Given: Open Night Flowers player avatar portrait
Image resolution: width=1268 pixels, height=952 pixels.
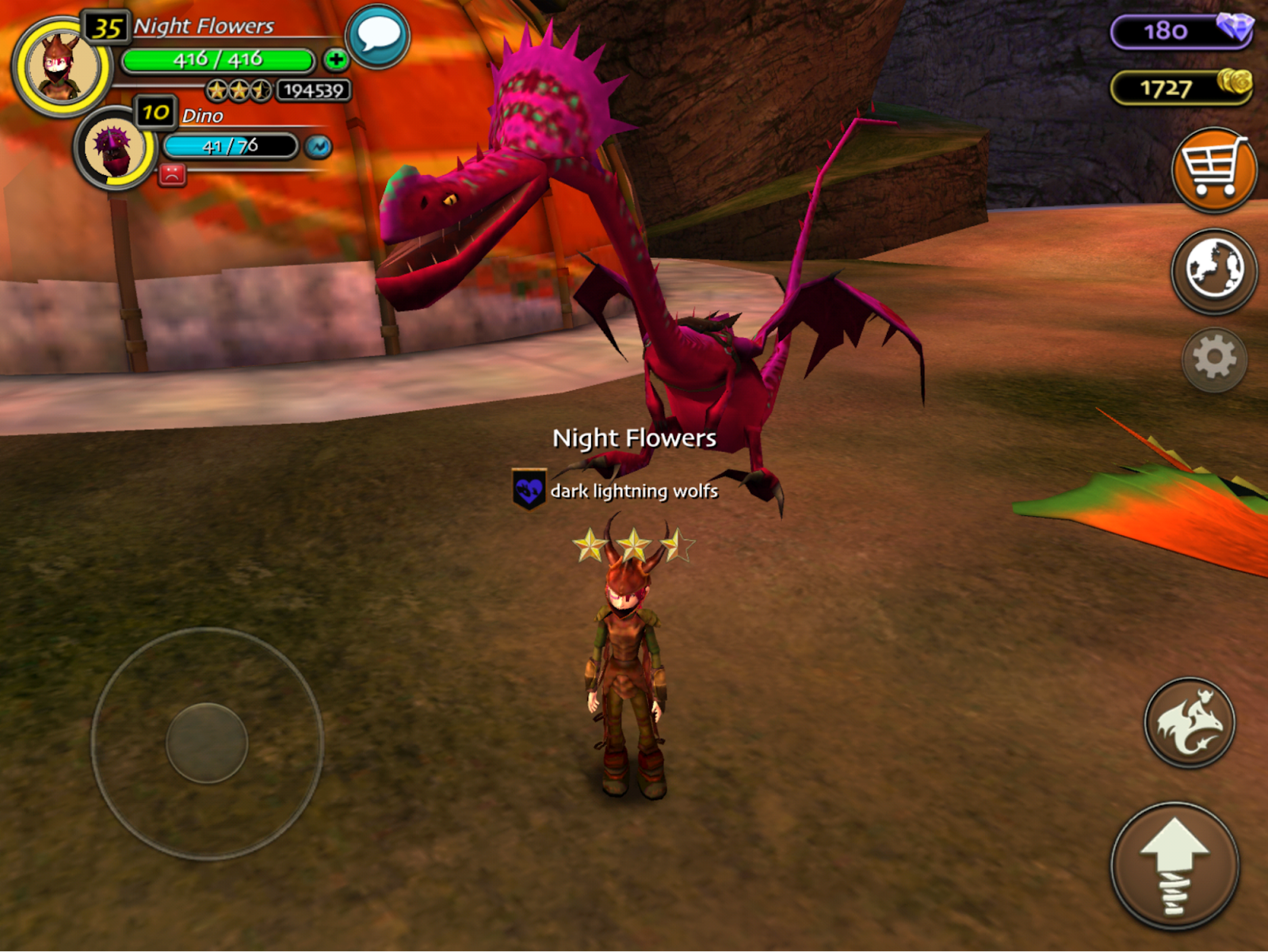Looking at the screenshot, I should point(62,68).
